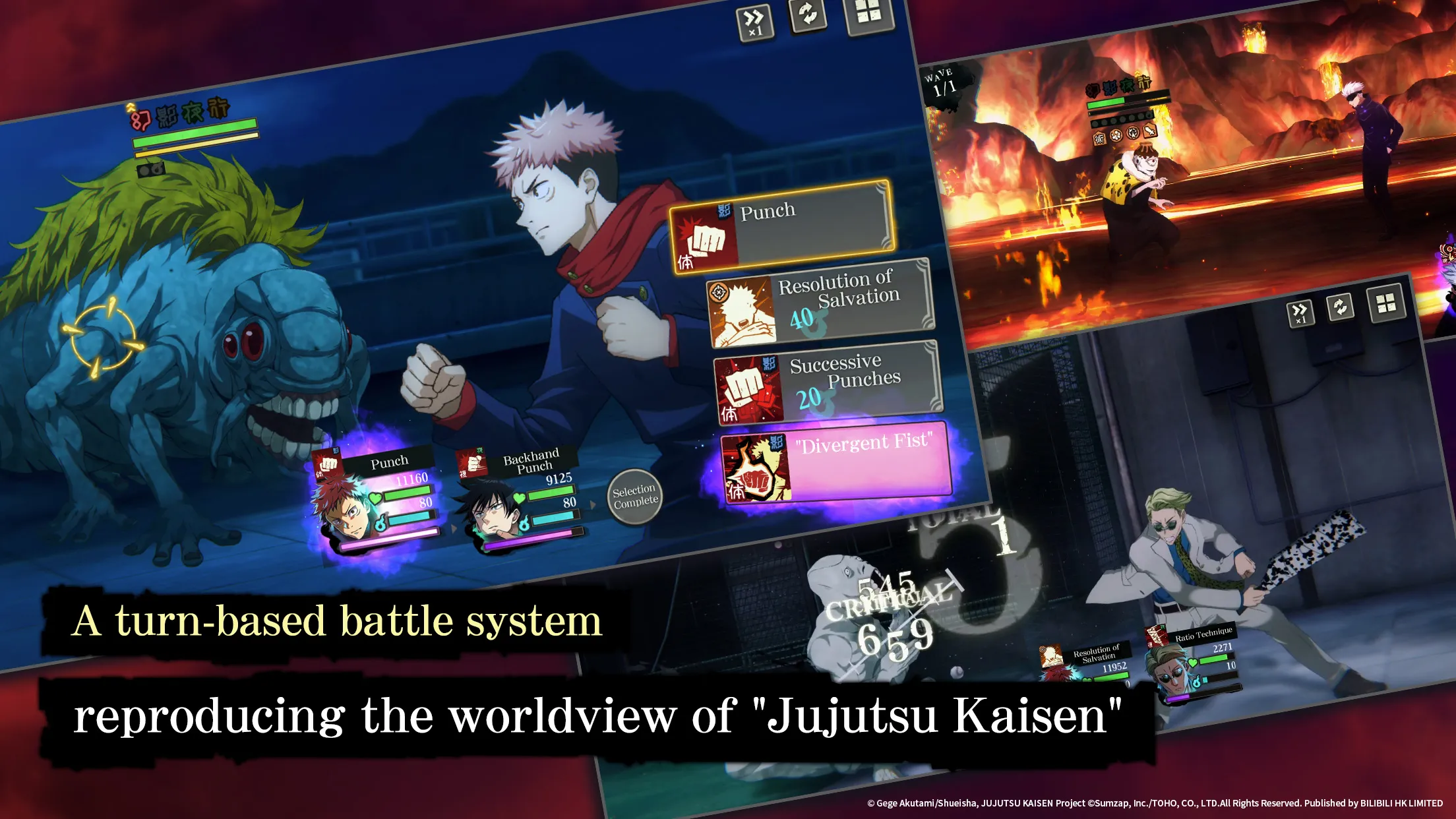The height and width of the screenshot is (819, 1456).
Task: Expand the Wave 1/1 indicator
Action: pos(942,81)
